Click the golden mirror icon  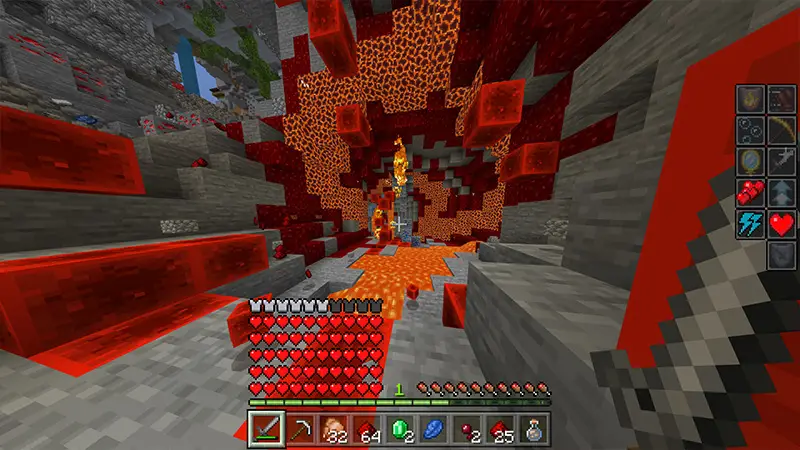click(x=750, y=161)
